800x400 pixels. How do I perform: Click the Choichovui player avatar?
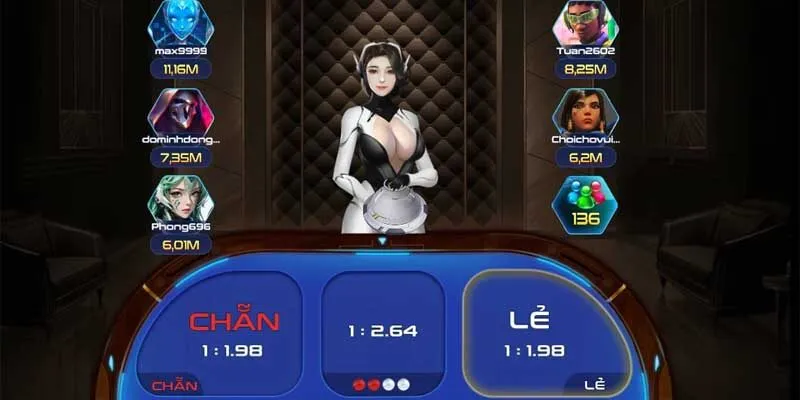click(586, 111)
